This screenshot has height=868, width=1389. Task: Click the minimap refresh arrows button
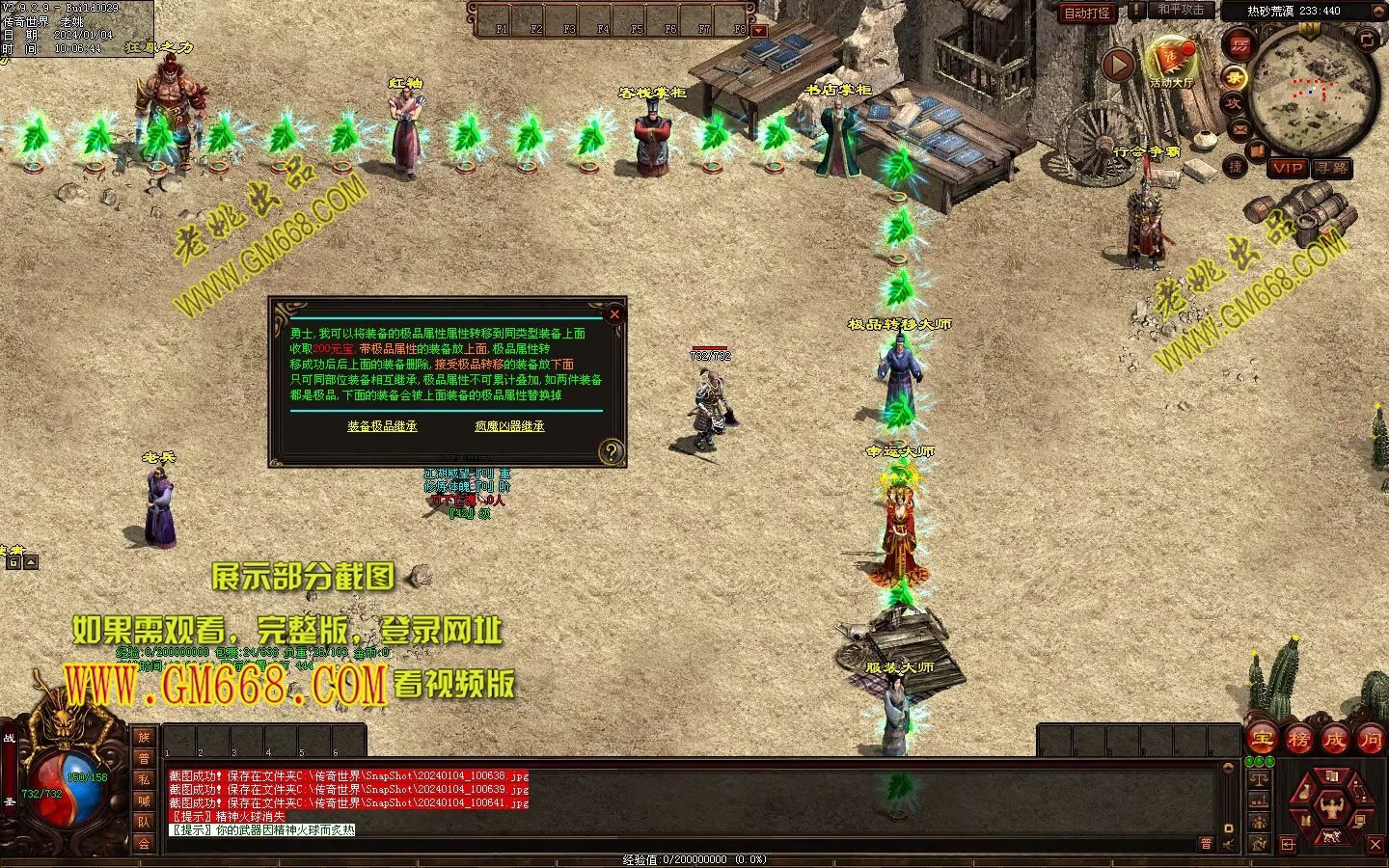[1368, 39]
